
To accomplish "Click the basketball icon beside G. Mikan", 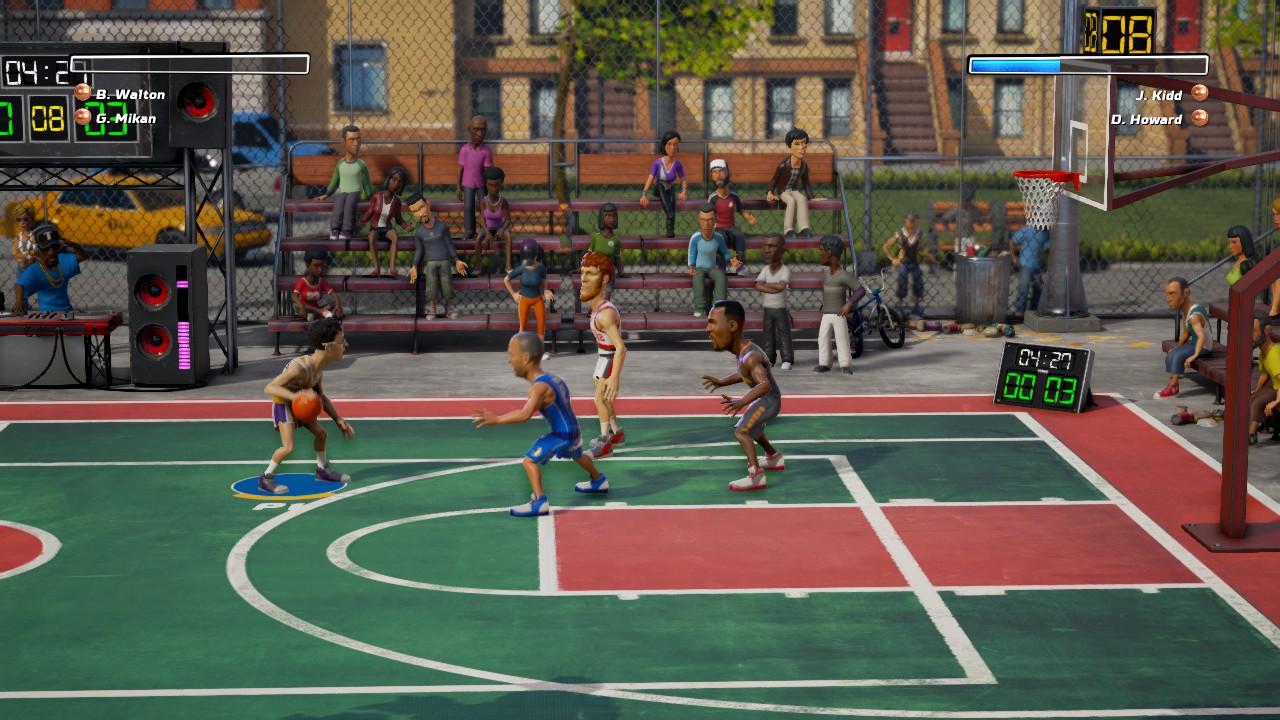I will pyautogui.click(x=83, y=117).
